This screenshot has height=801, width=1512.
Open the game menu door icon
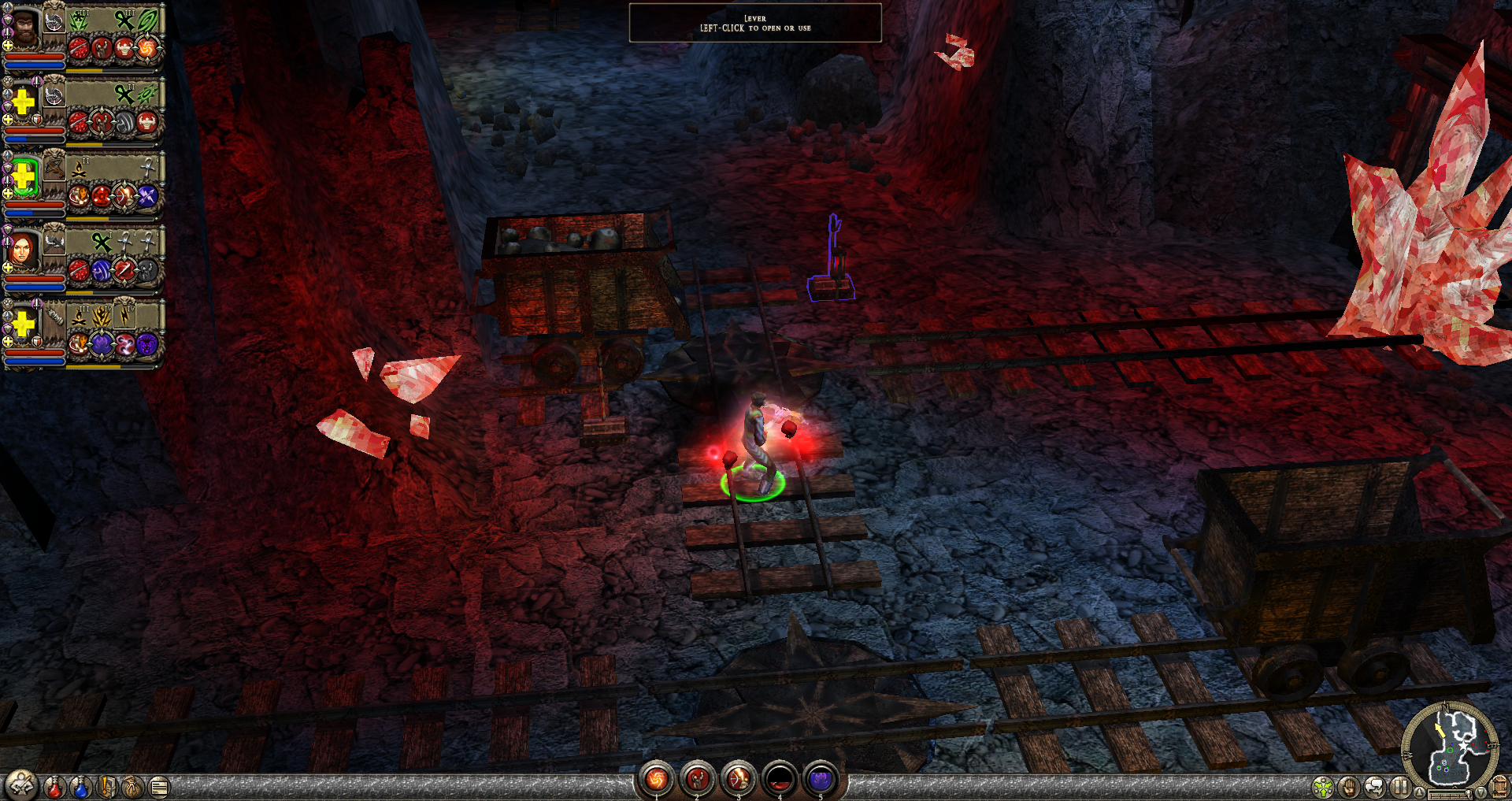[1499, 787]
